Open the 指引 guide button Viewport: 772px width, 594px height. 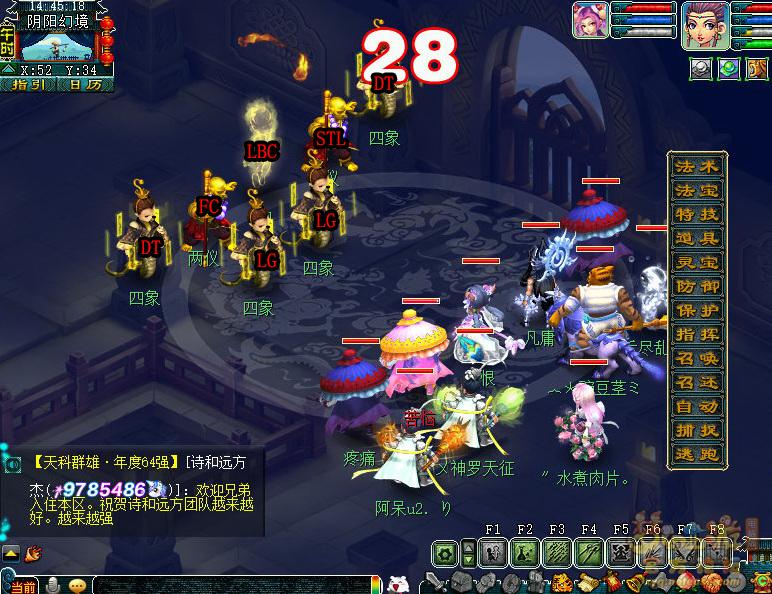click(x=31, y=85)
